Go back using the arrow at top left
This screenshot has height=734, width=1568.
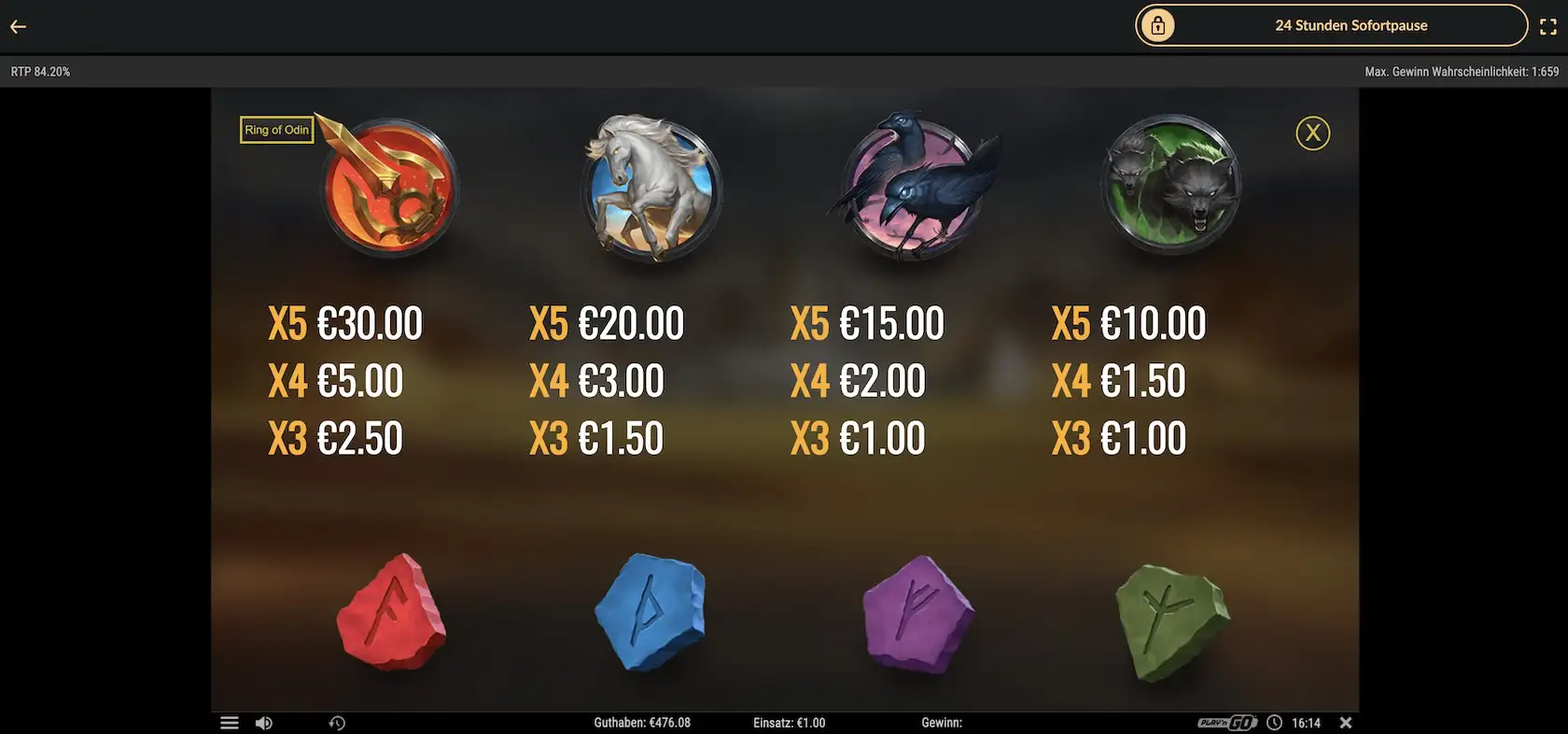(x=18, y=26)
